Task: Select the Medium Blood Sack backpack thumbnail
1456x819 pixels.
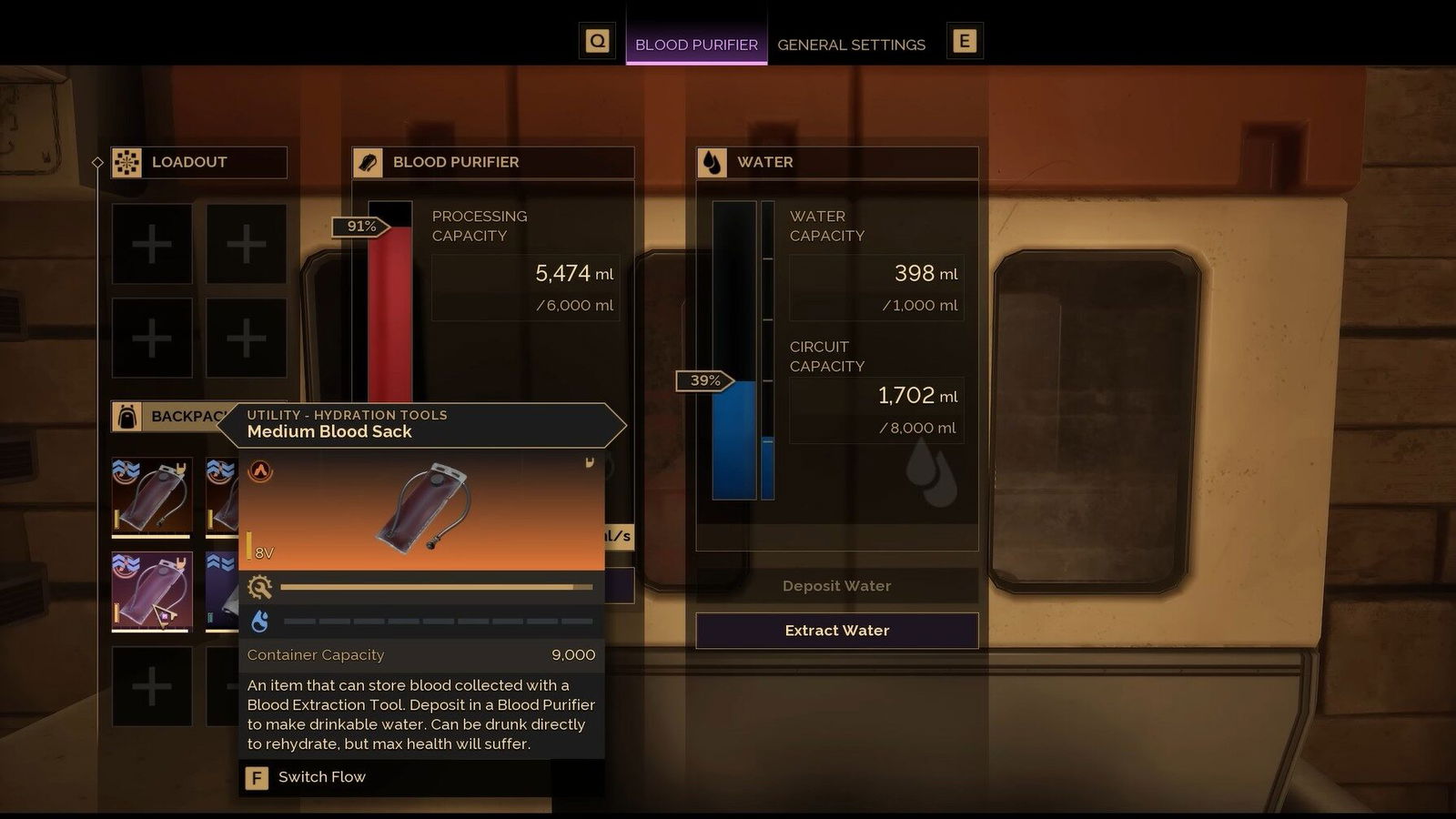Action: (151, 591)
